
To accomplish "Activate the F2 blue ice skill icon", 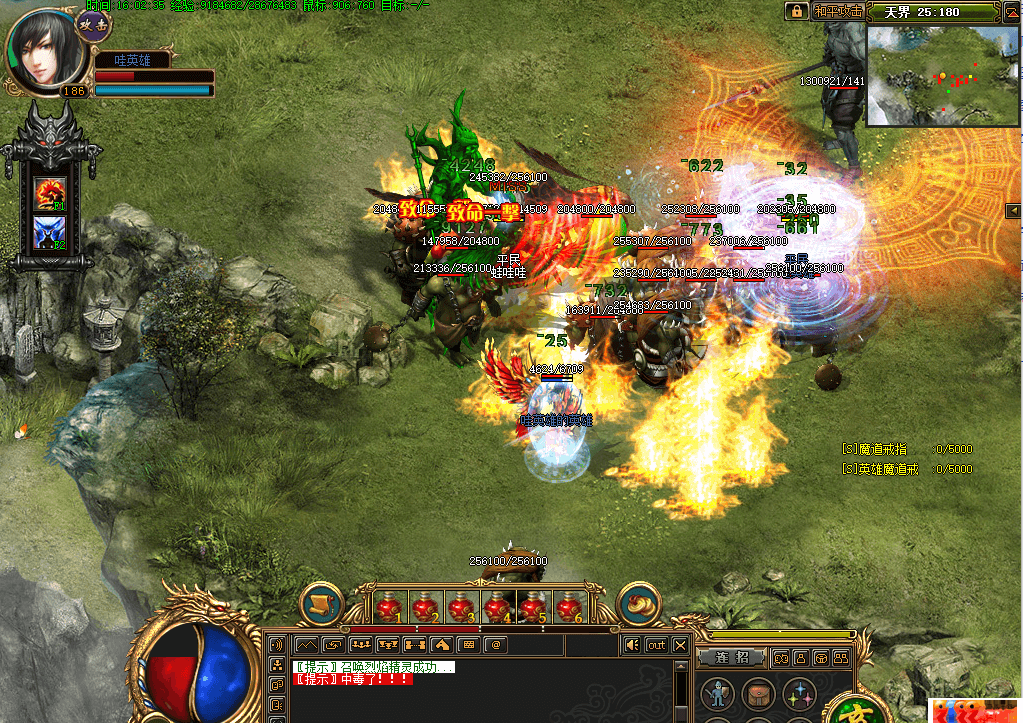I will point(50,232).
